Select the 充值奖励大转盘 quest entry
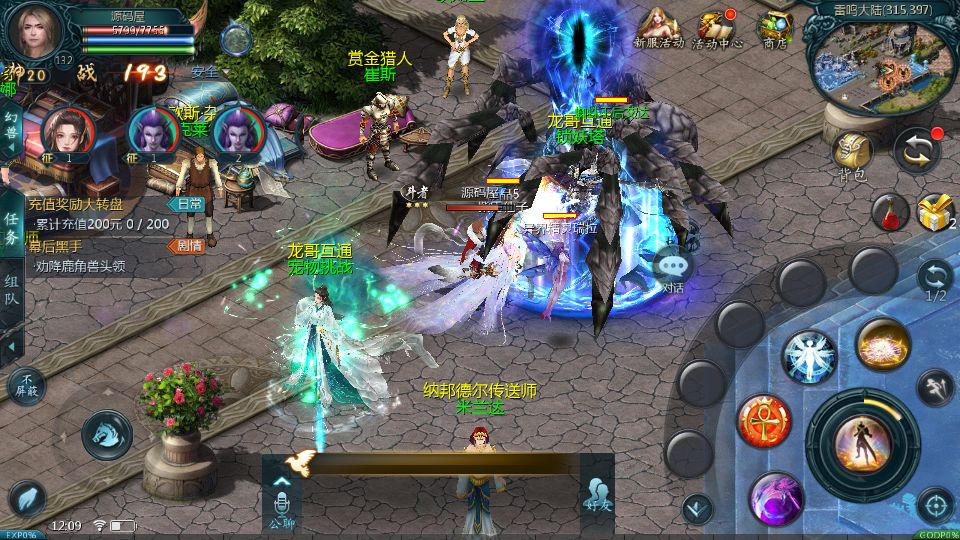This screenshot has height=540, width=960. coord(90,203)
